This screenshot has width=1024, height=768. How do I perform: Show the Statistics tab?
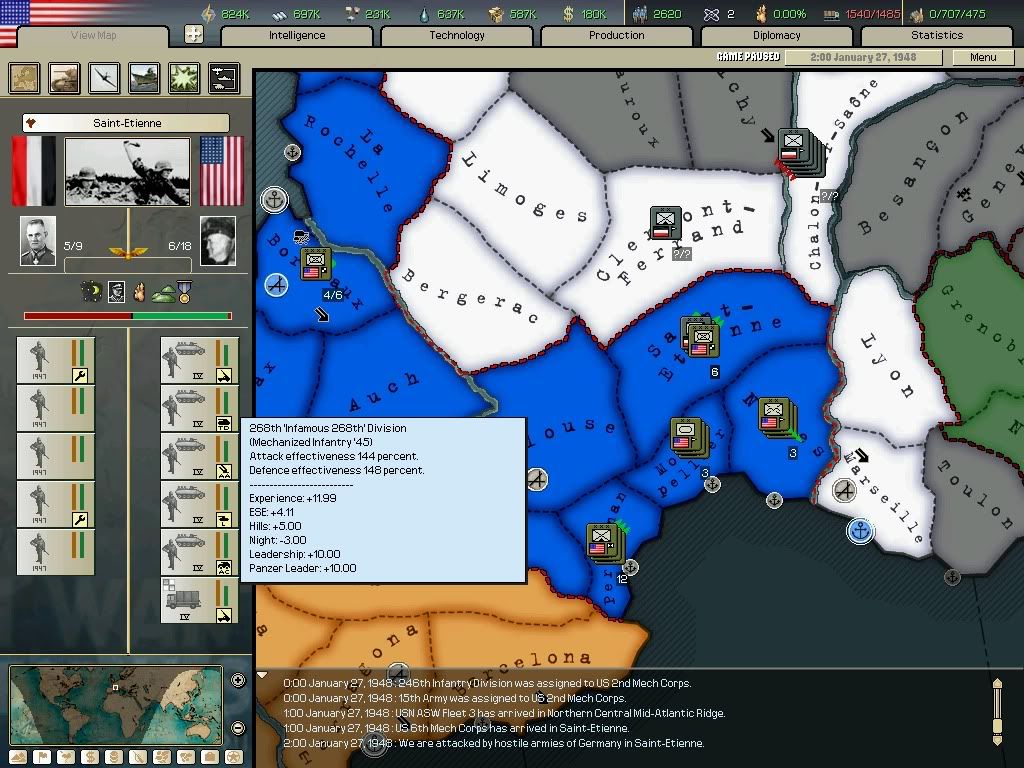click(937, 35)
